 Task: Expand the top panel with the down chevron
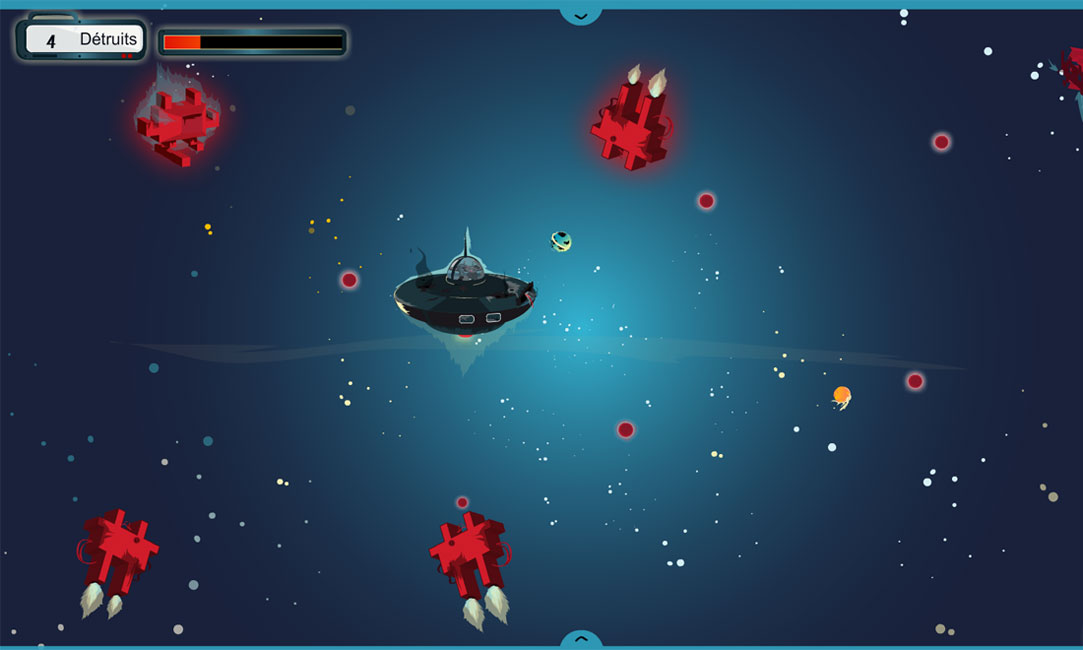[581, 14]
